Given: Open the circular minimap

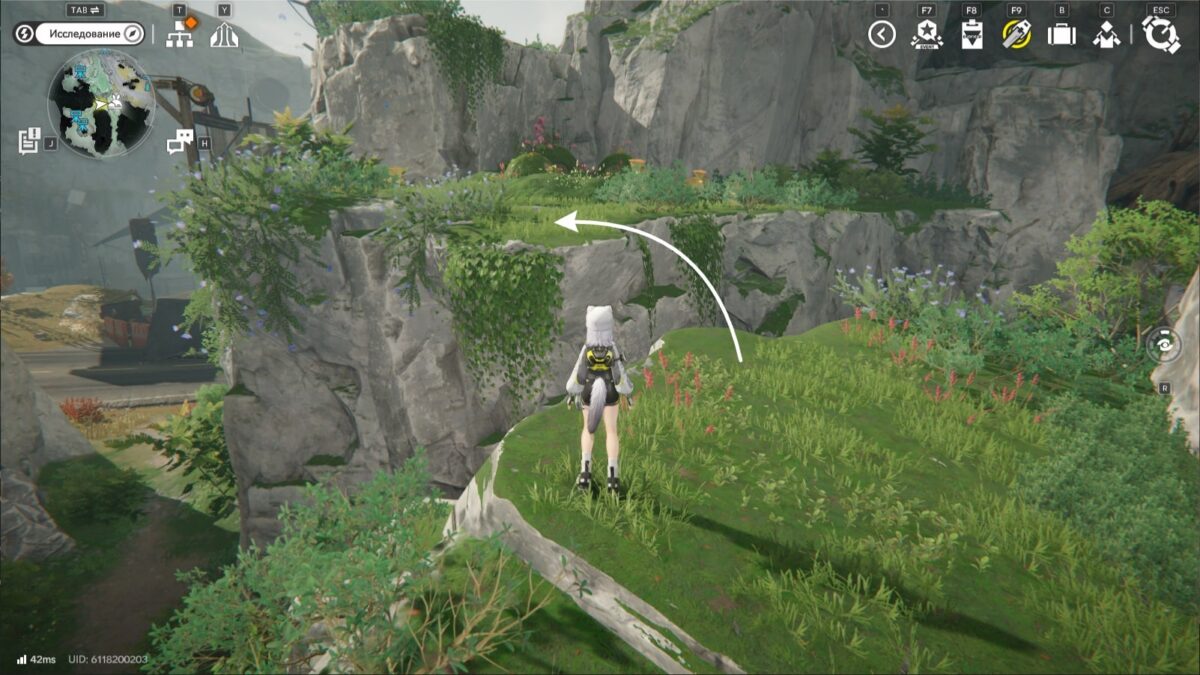Looking at the screenshot, I should point(101,103).
